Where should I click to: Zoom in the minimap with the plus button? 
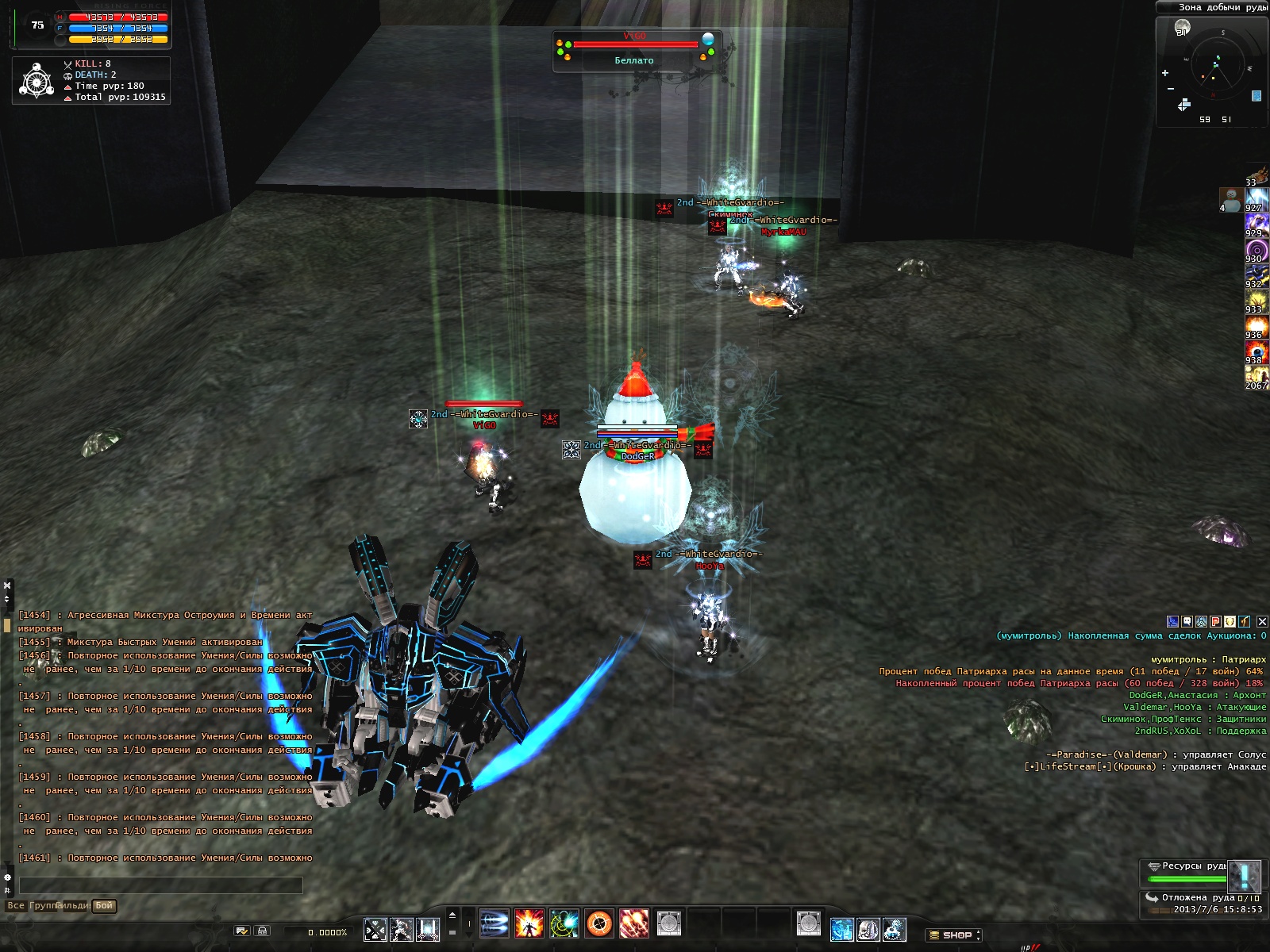pos(1165,73)
